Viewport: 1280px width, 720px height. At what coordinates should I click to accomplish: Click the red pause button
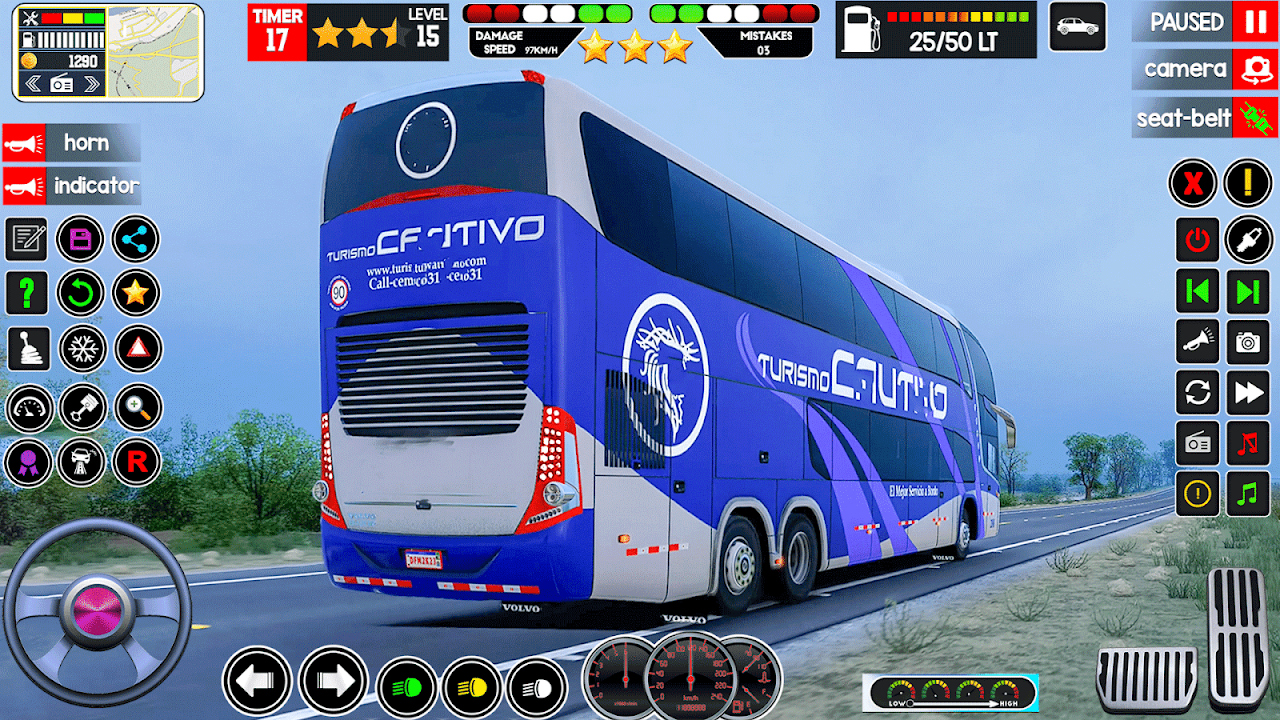[x=1254, y=21]
